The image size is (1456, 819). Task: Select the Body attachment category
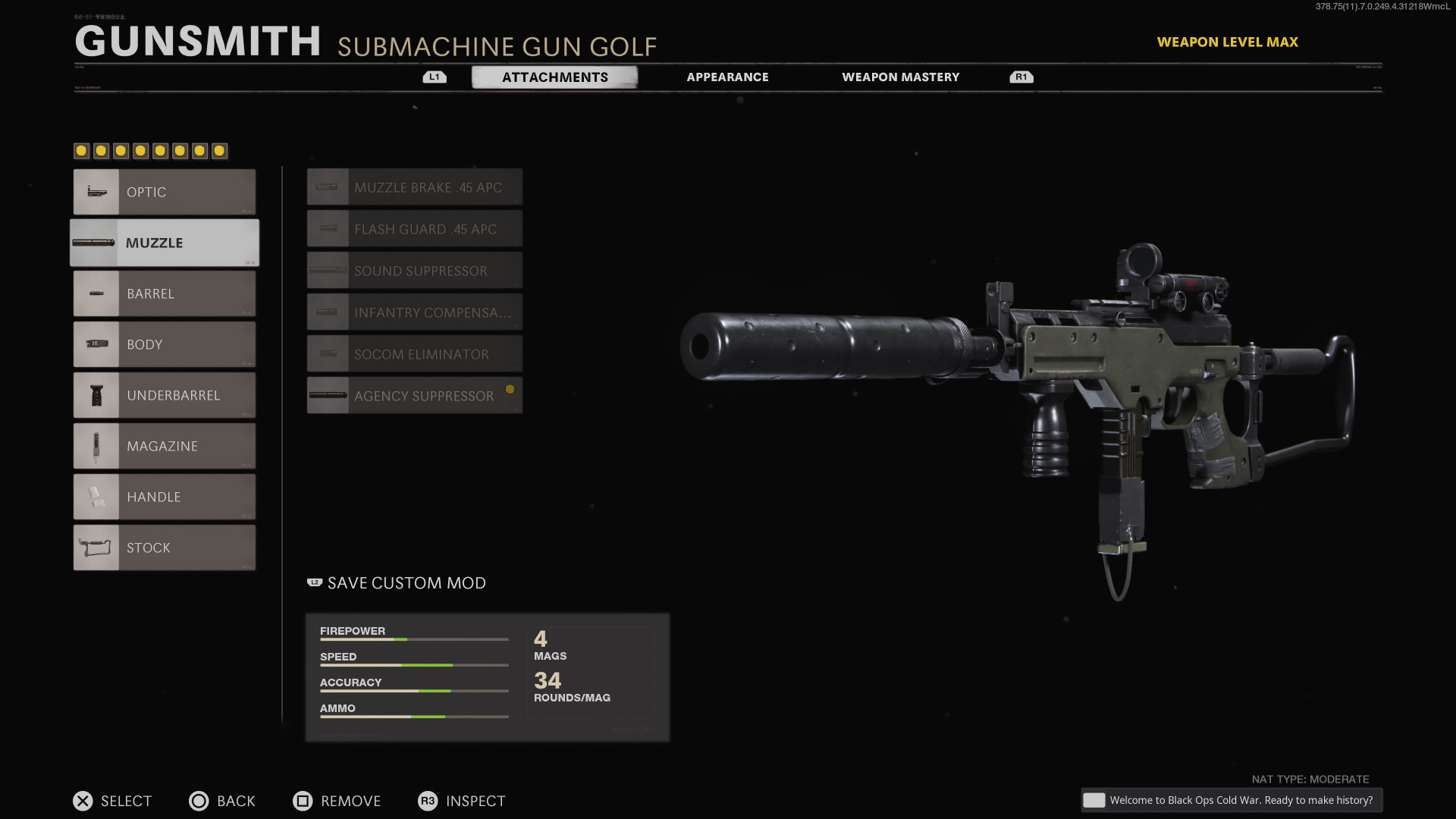click(x=165, y=344)
